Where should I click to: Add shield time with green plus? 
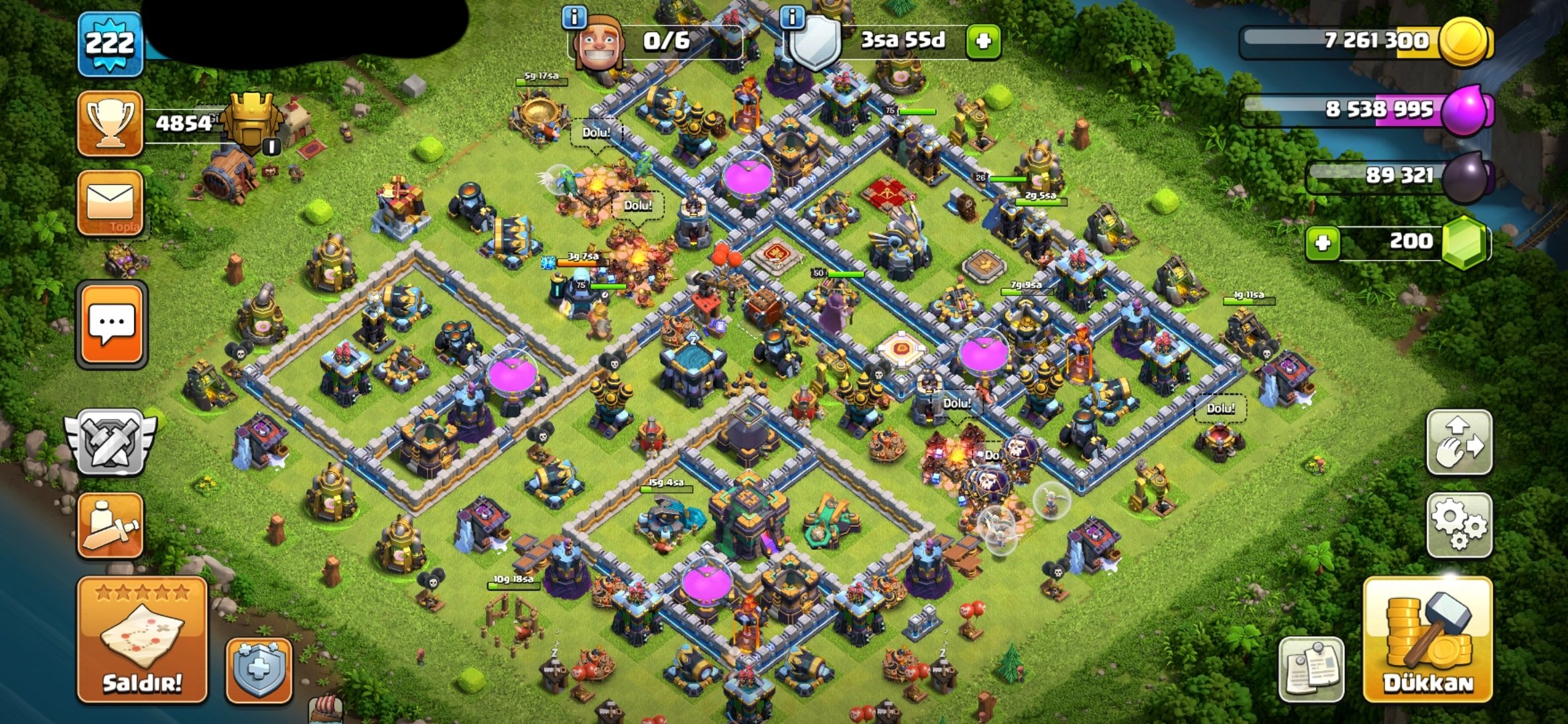pyautogui.click(x=983, y=42)
